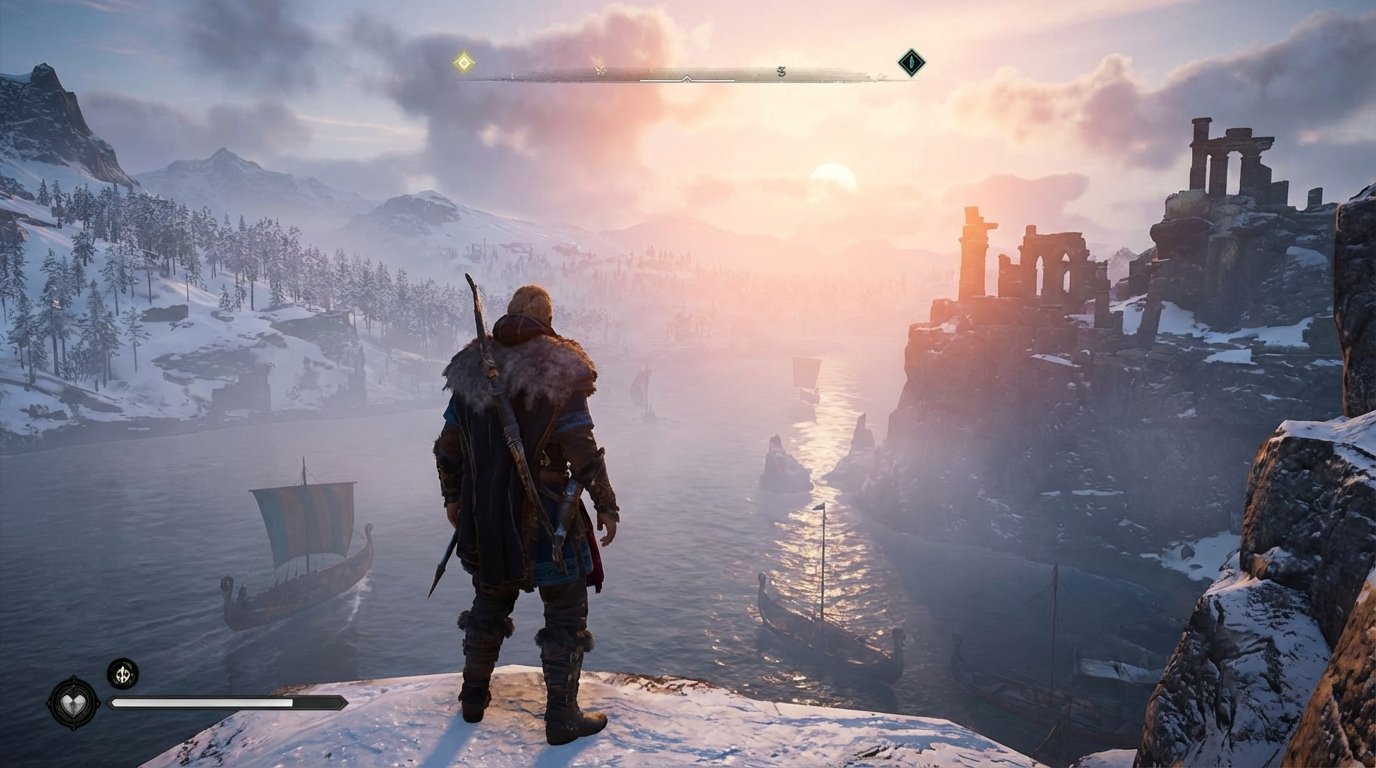The width and height of the screenshot is (1376, 768).
Task: Select the yellow quest marker on the compass
Action: click(x=464, y=61)
